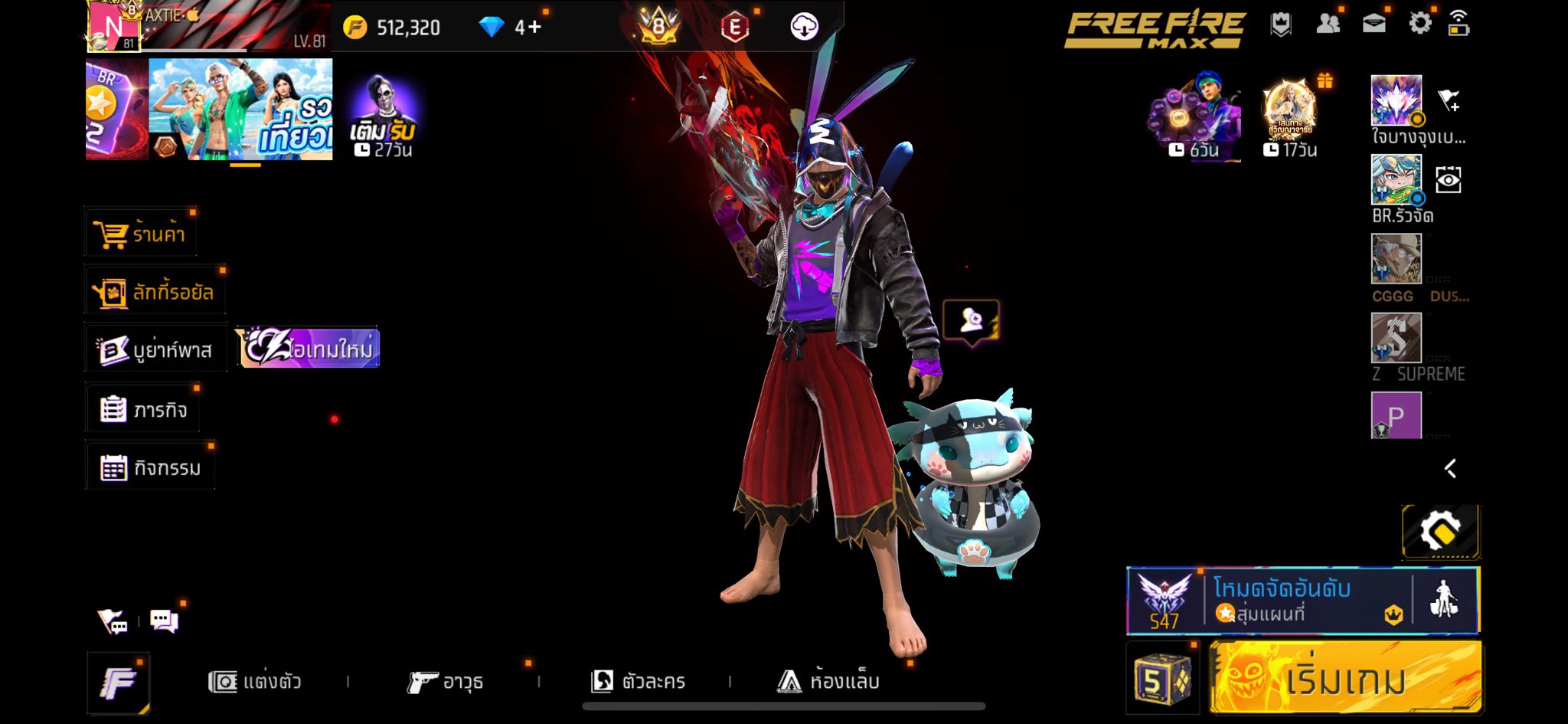Switch to the อาวุธ weapons tab
The image size is (1568, 724).
click(x=446, y=681)
